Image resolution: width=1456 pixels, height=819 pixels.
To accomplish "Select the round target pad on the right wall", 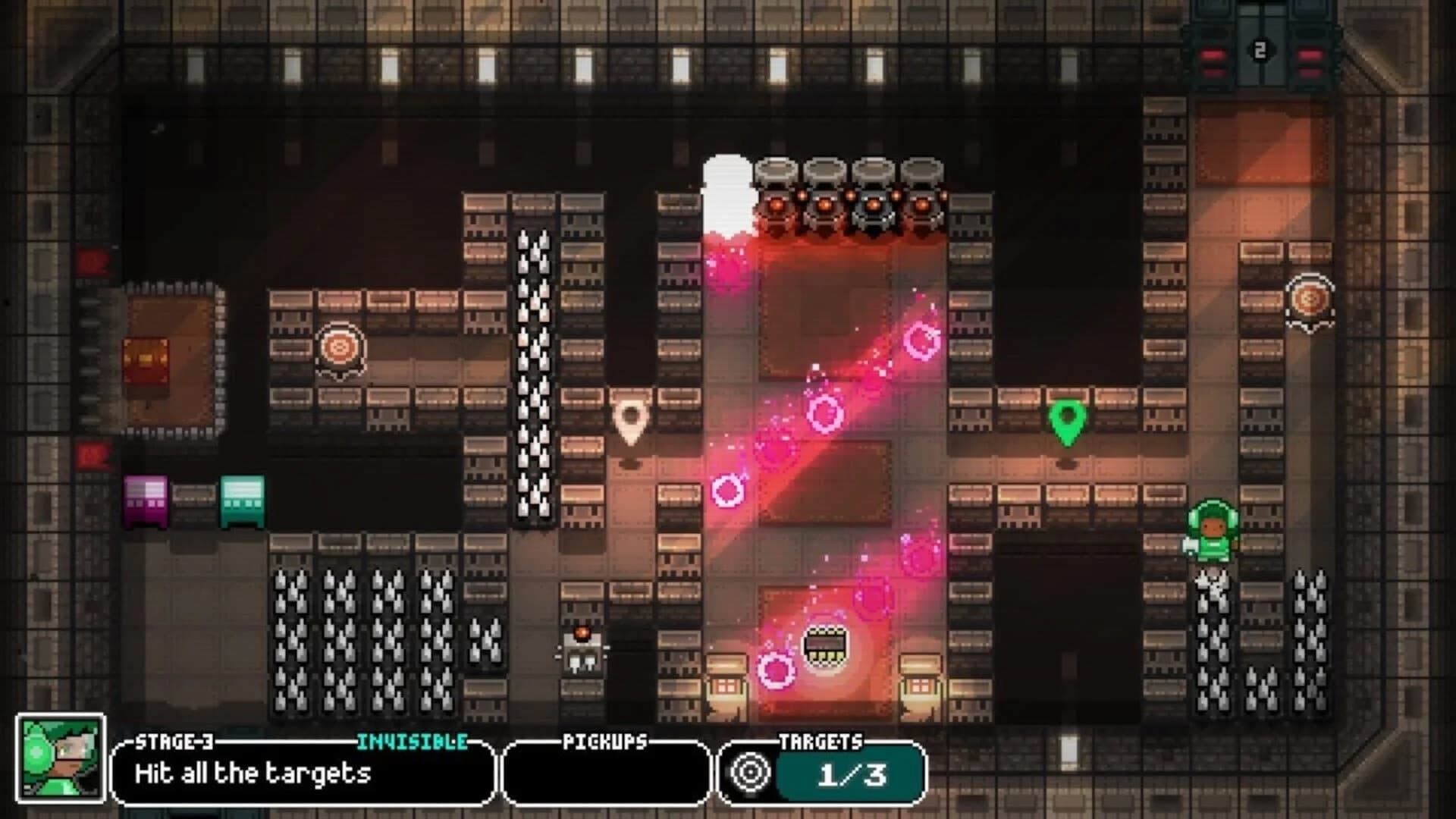I will tap(1309, 300).
